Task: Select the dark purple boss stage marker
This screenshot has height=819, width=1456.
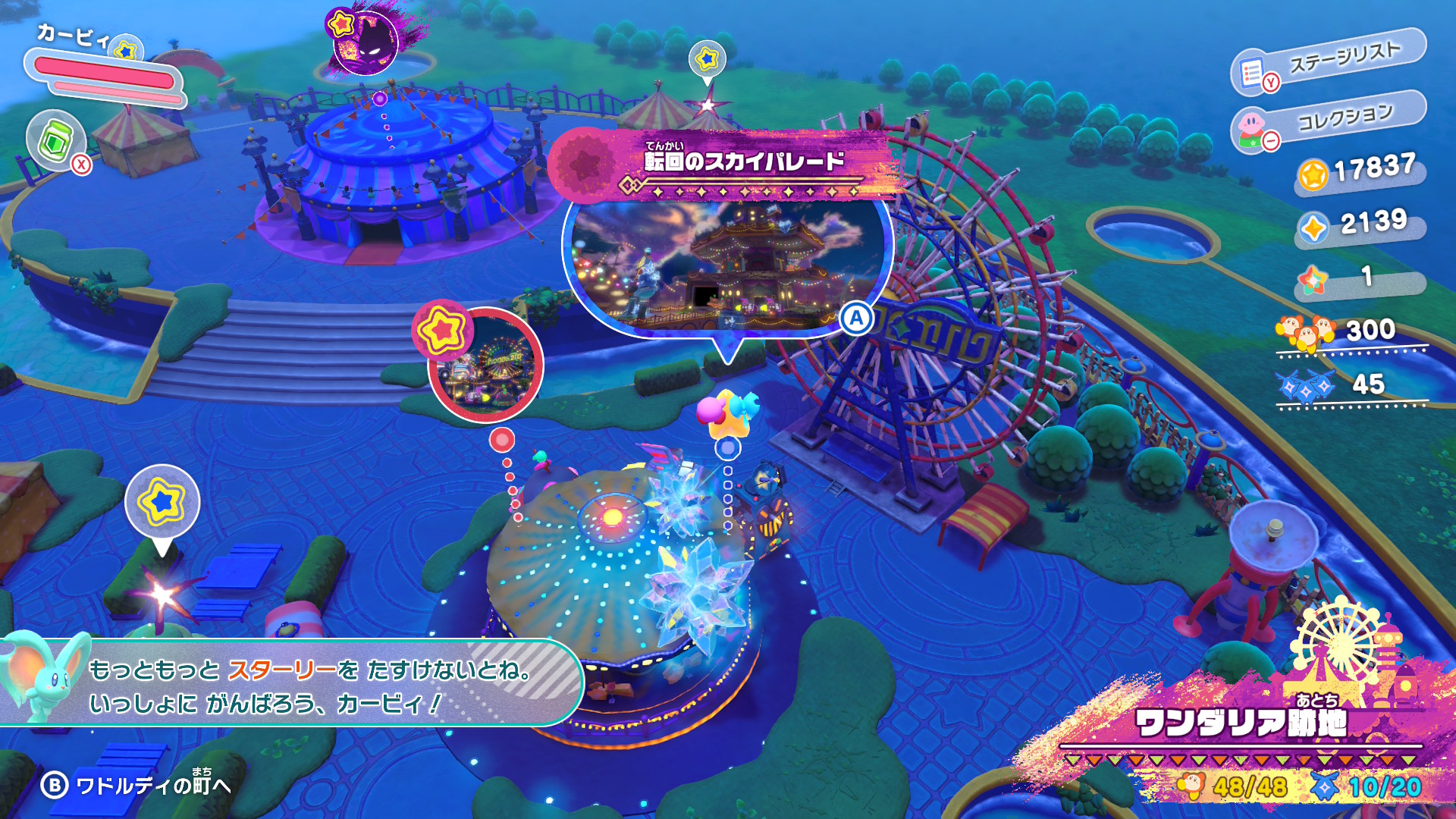Action: click(x=366, y=43)
